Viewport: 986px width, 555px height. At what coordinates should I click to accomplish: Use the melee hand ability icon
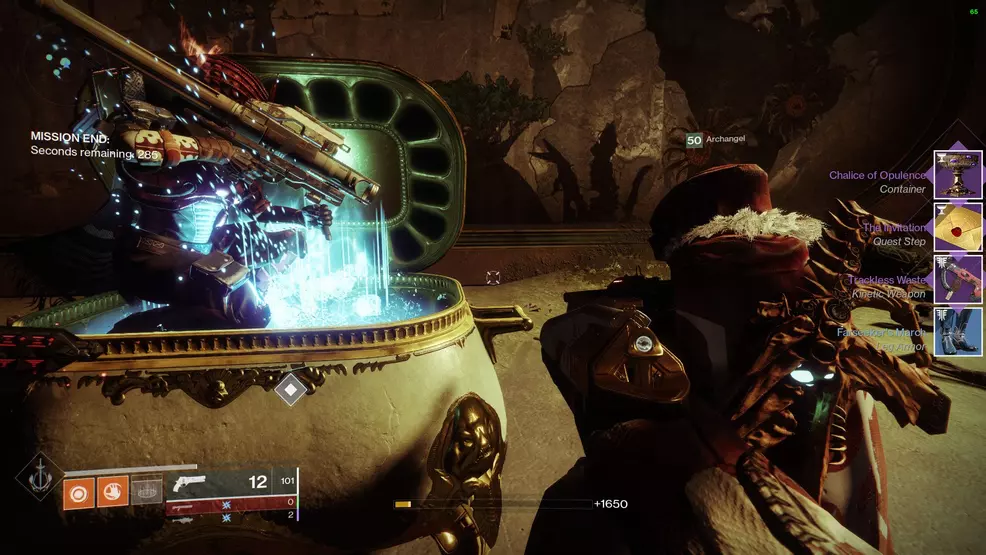(112, 493)
